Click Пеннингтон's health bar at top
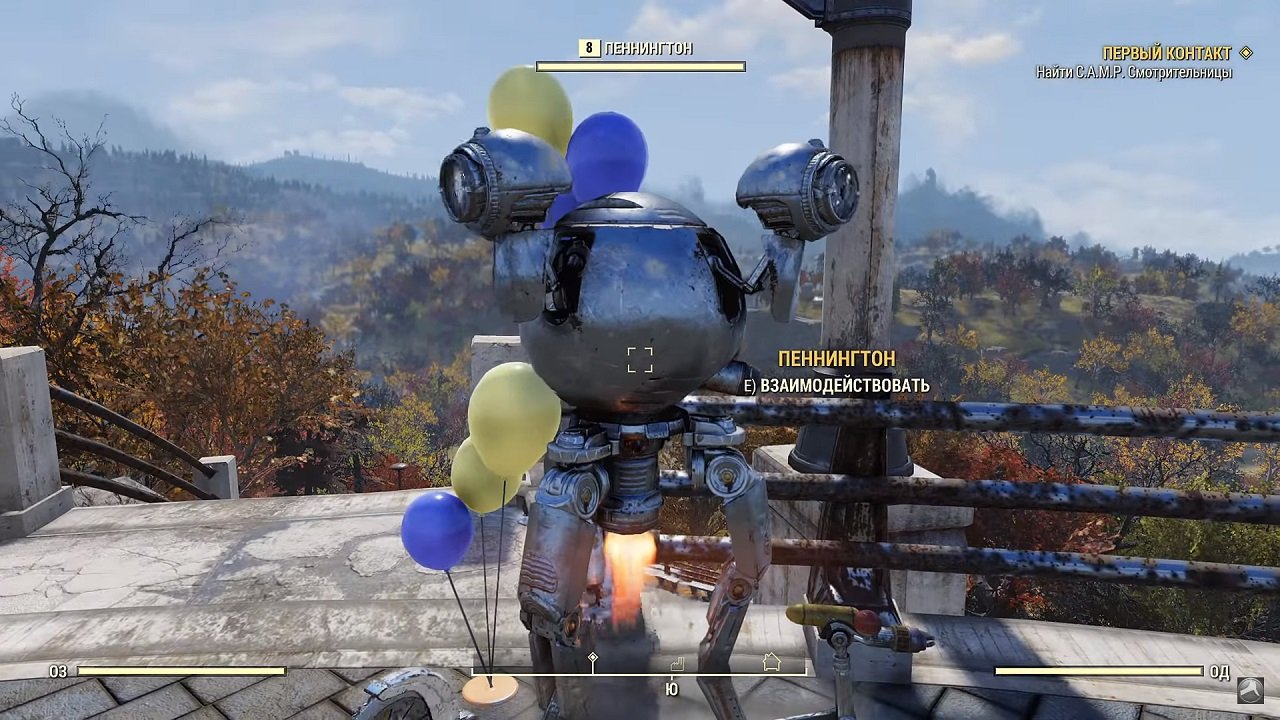1280x720 pixels. [640, 68]
